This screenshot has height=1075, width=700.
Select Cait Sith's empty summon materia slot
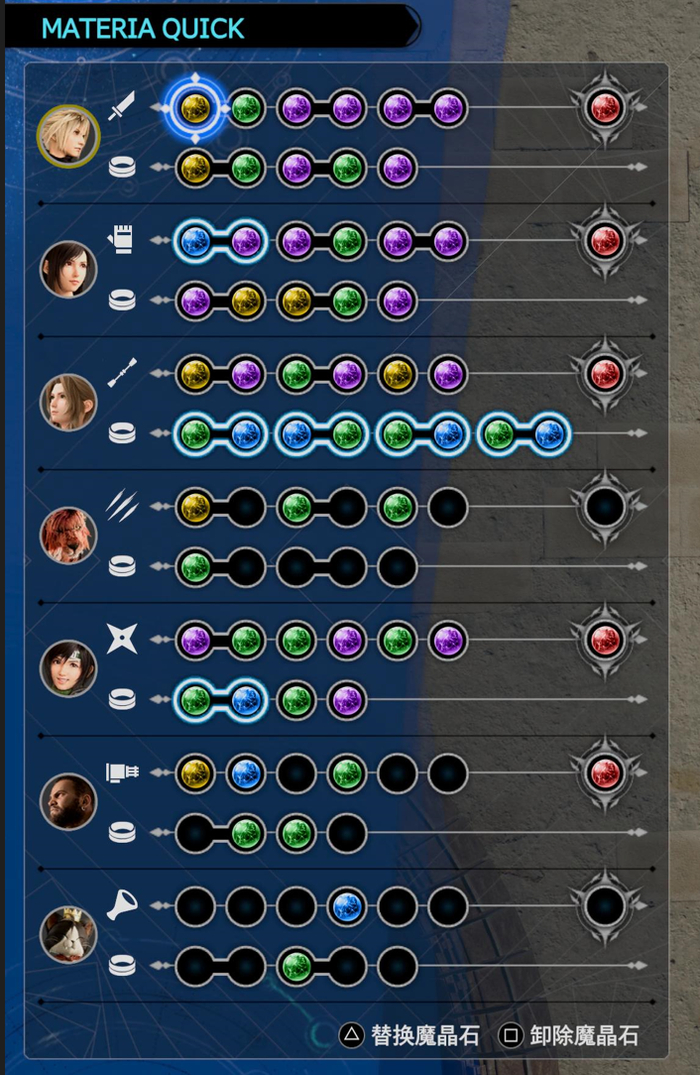tap(605, 906)
